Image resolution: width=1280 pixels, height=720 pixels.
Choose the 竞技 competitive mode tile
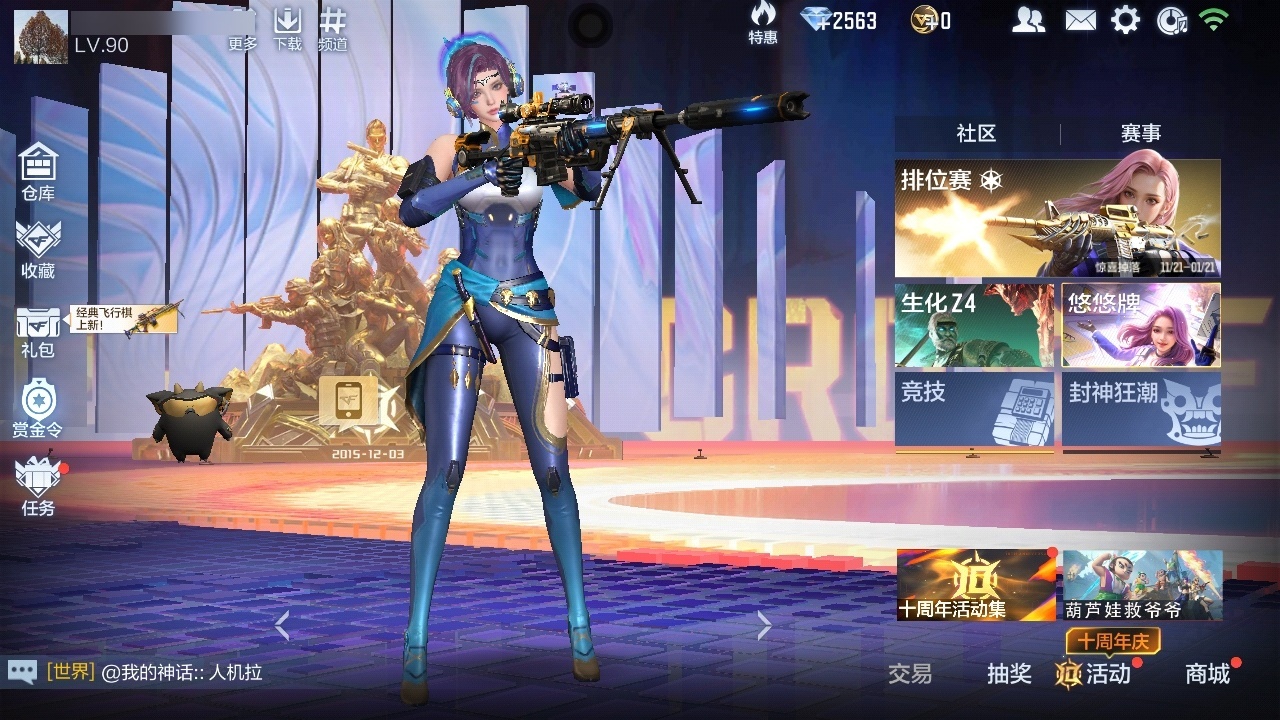click(974, 408)
